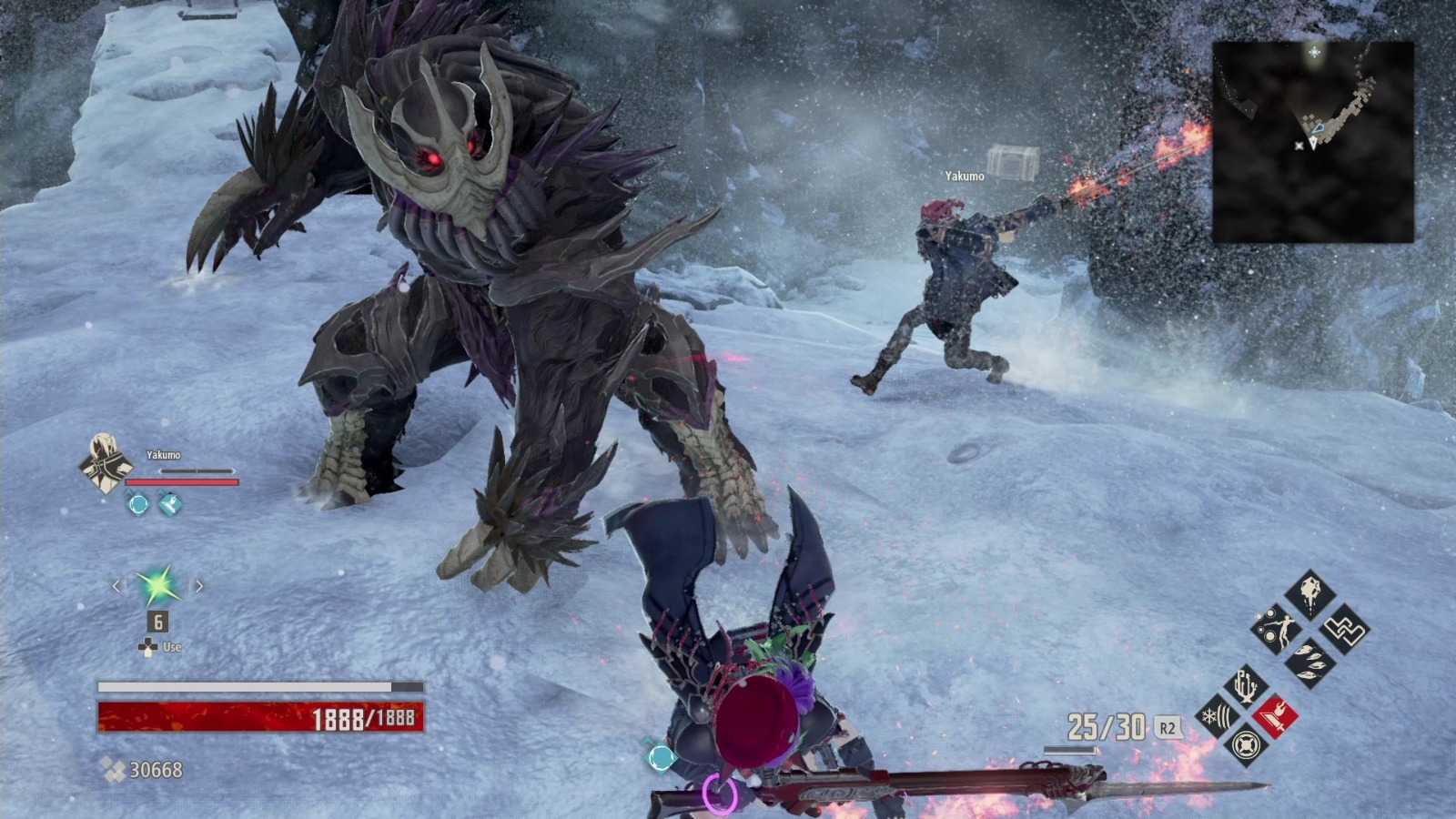Viewport: 1456px width, 819px height.
Task: Select the circular crosshair Gift icon
Action: (x=1248, y=745)
